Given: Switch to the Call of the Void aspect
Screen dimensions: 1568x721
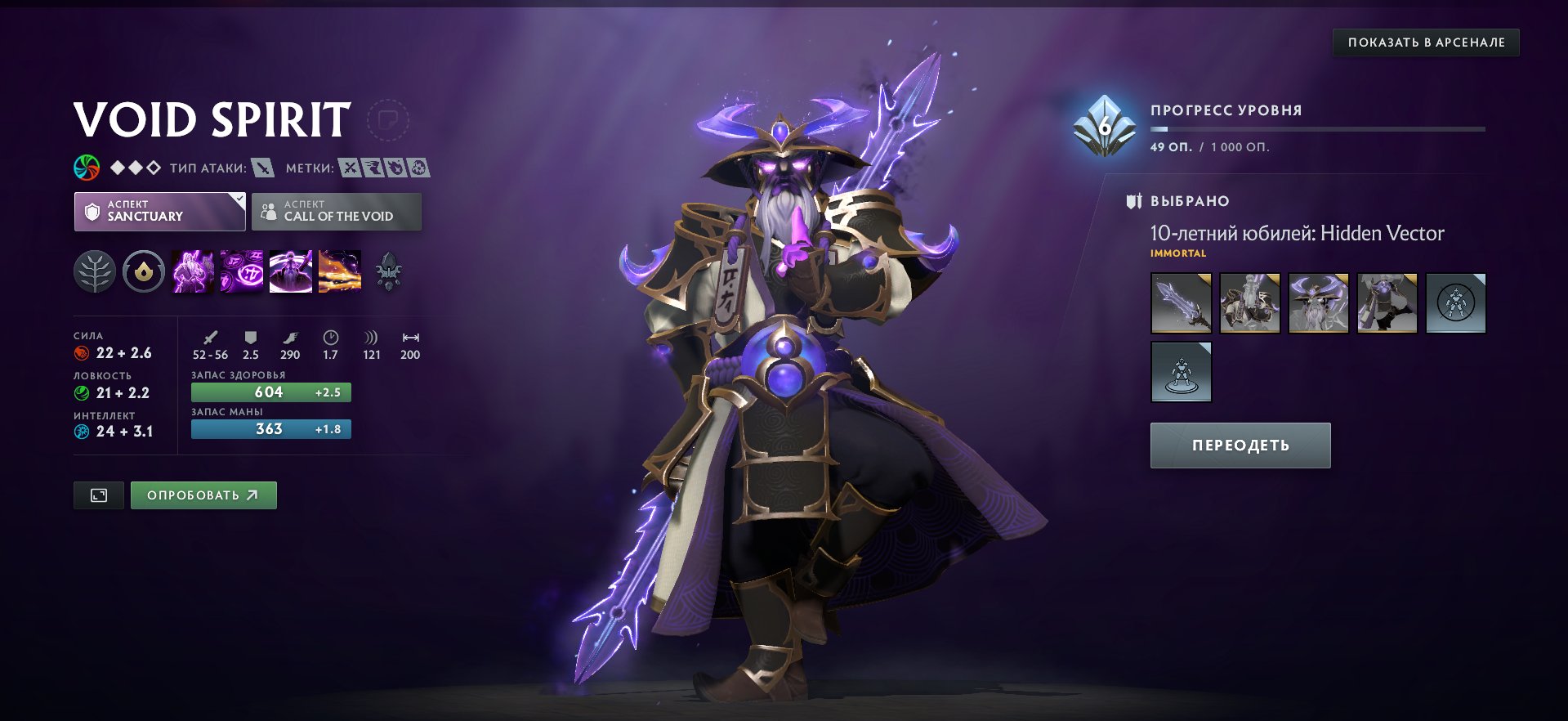Looking at the screenshot, I should point(337,211).
